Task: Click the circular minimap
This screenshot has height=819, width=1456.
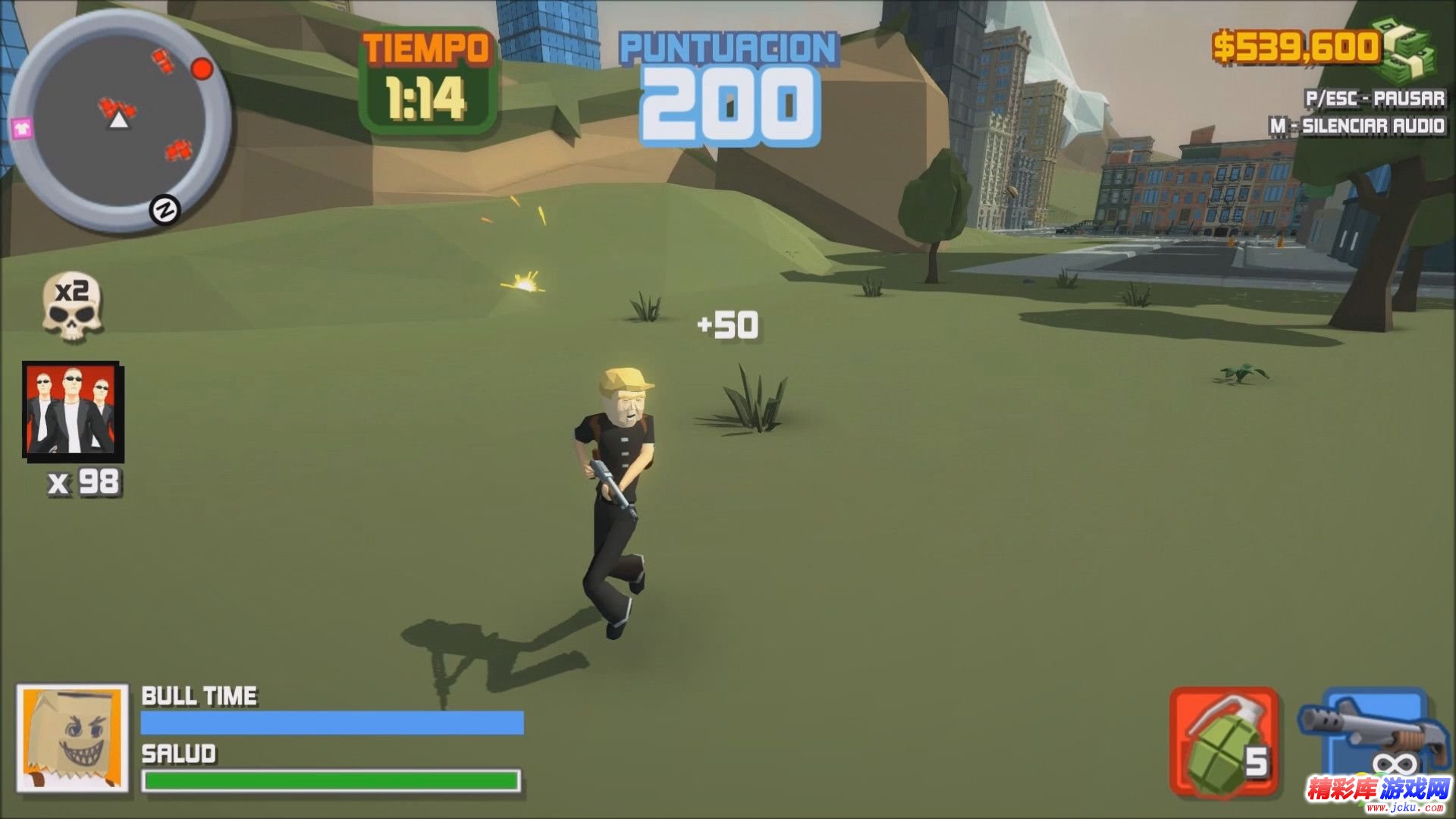Action: point(119,121)
